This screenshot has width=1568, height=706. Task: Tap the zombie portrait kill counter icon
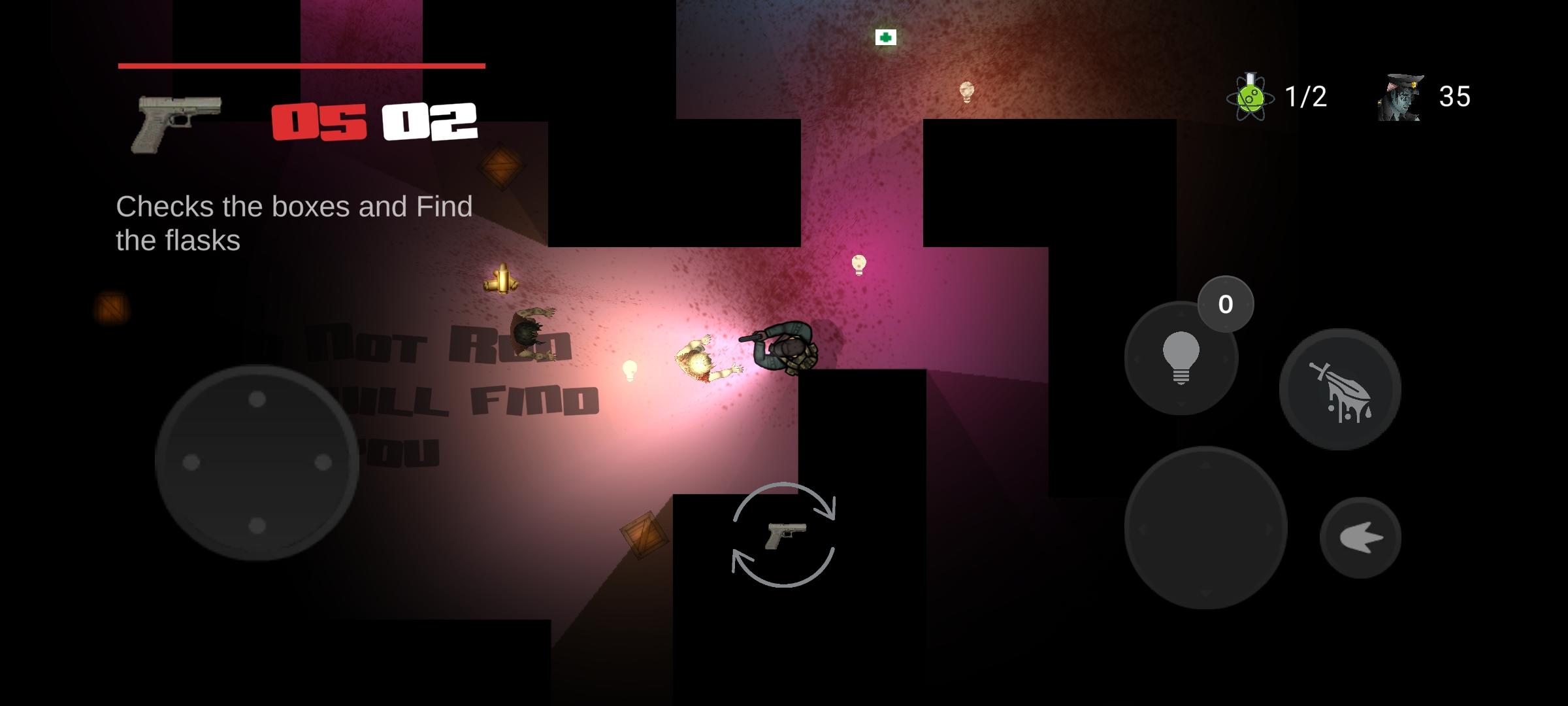[x=1398, y=99]
